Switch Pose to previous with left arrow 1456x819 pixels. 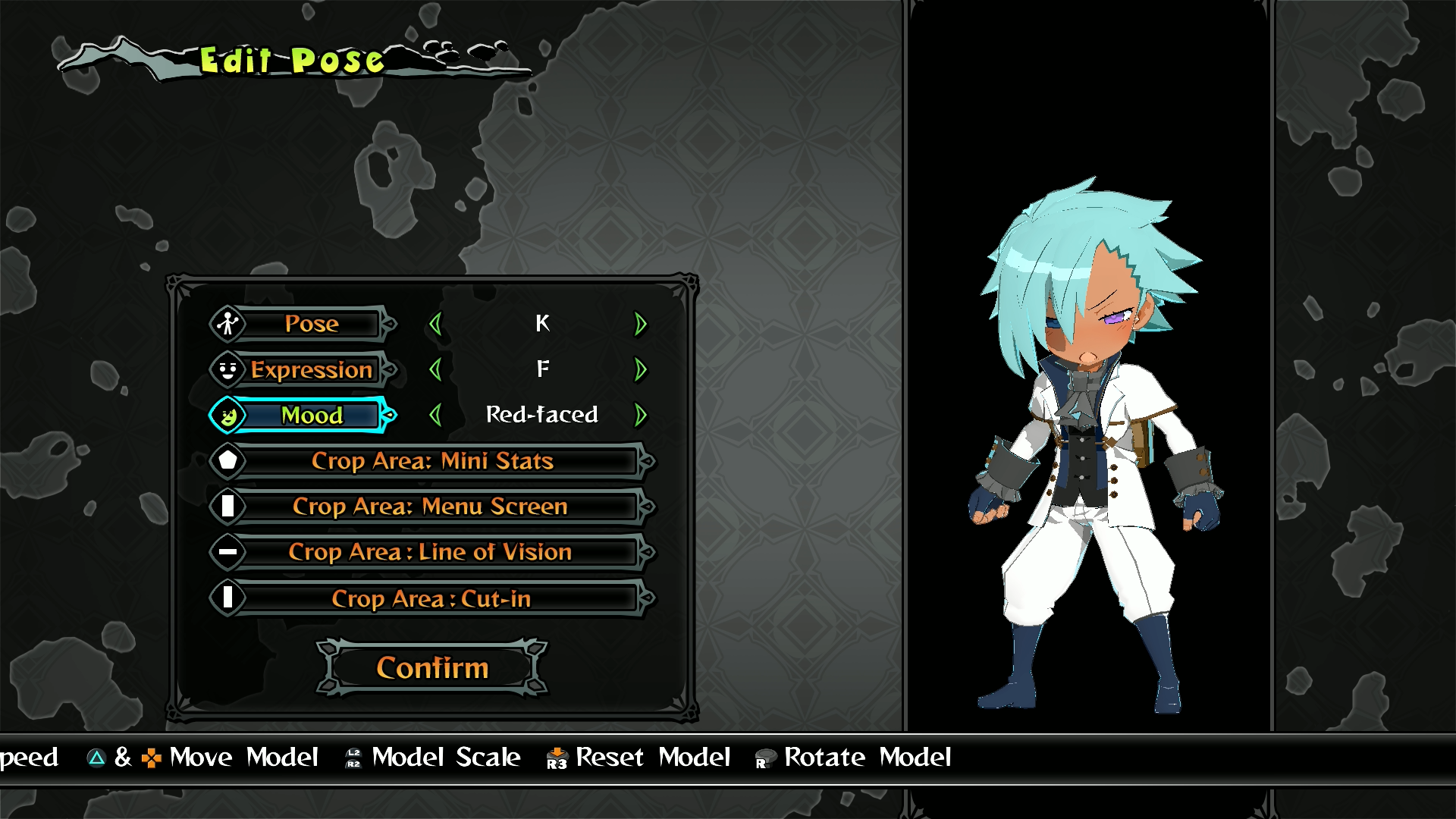coord(435,325)
